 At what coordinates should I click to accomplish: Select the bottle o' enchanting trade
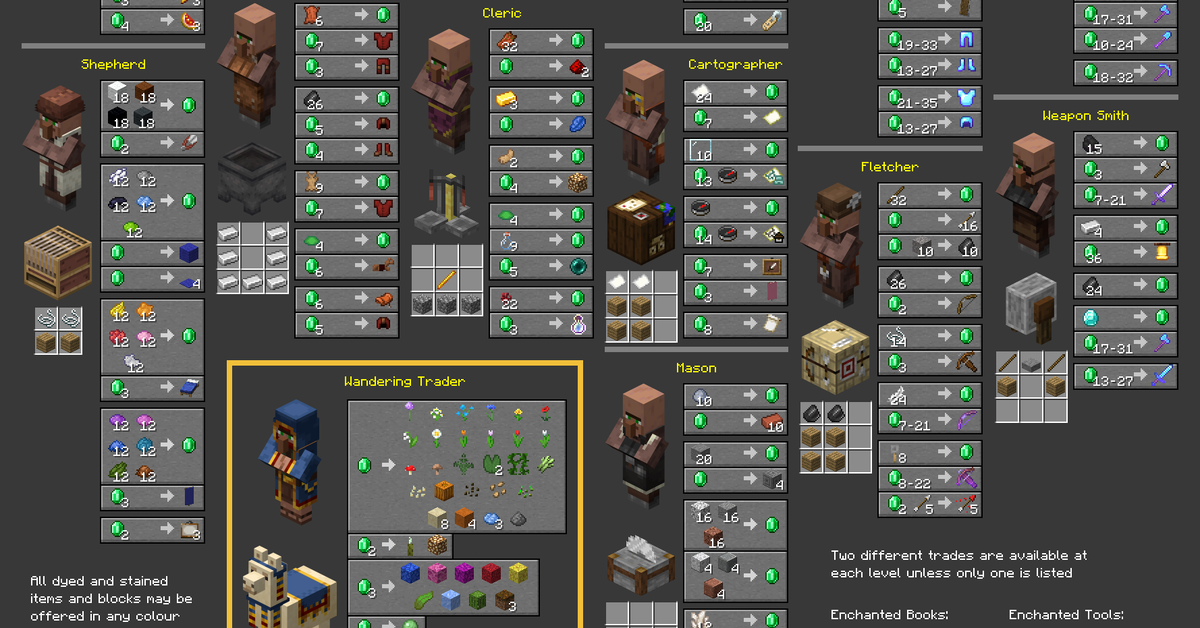coord(540,325)
